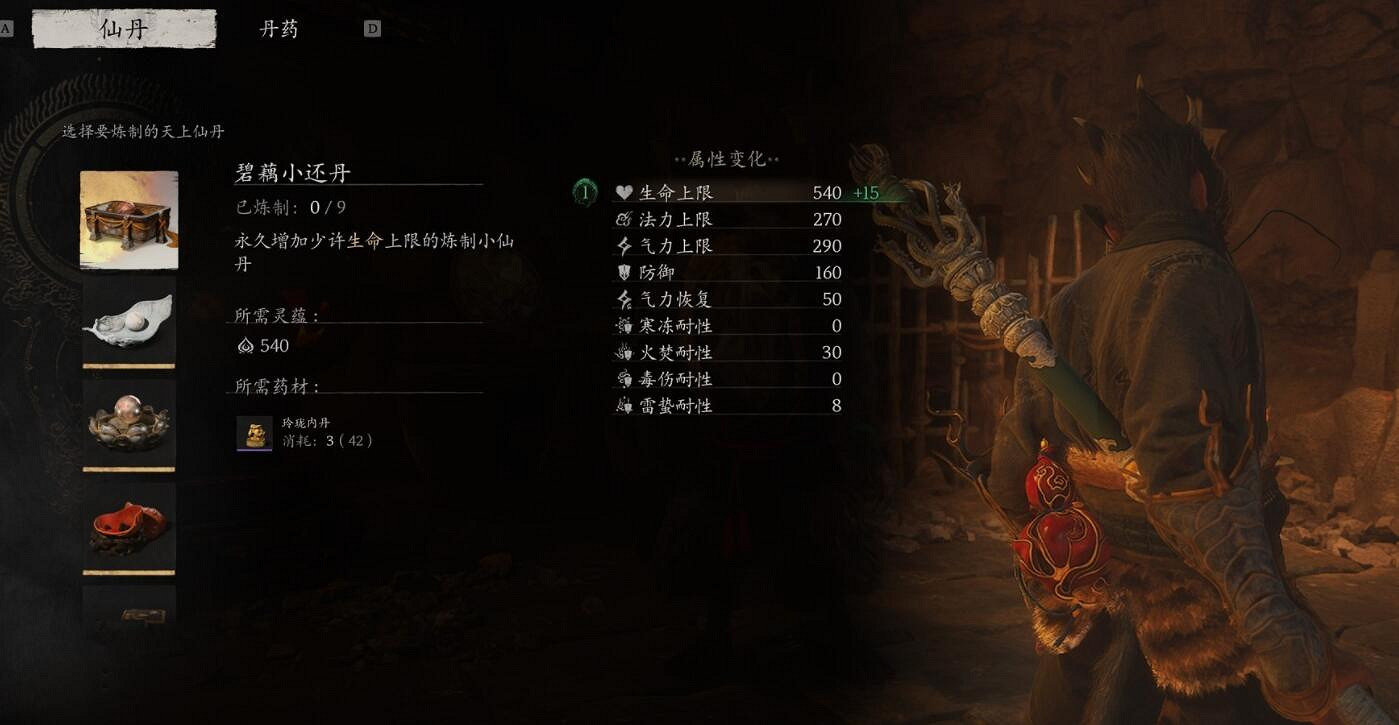
Task: Select the 仙丹 tab
Action: coord(123,29)
